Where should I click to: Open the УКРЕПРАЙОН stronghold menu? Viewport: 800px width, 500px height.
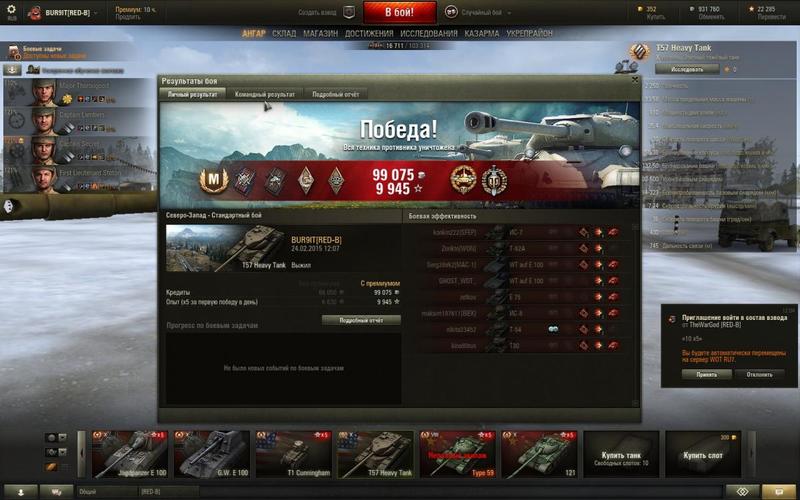click(x=531, y=33)
